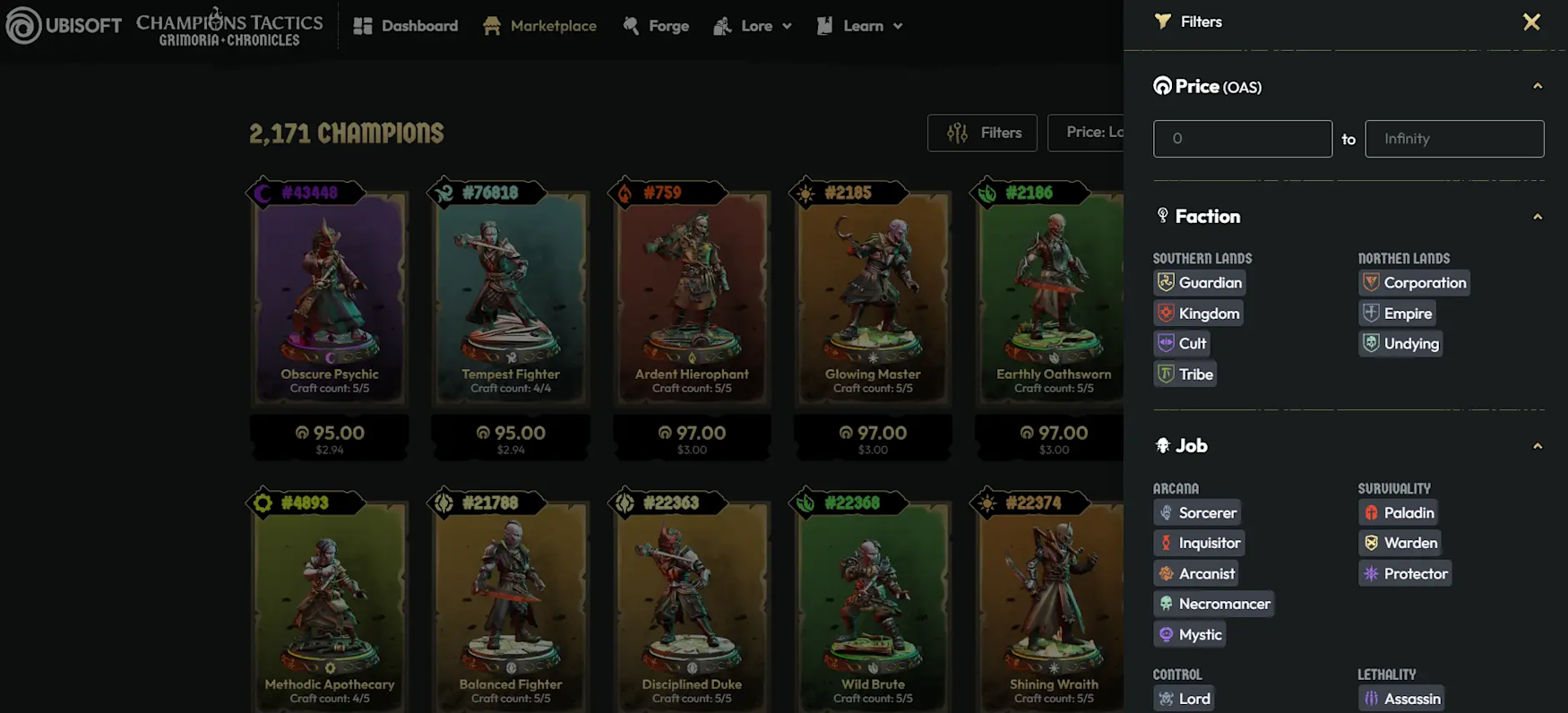
Task: Toggle the Paladin job filter
Action: [x=1398, y=513]
